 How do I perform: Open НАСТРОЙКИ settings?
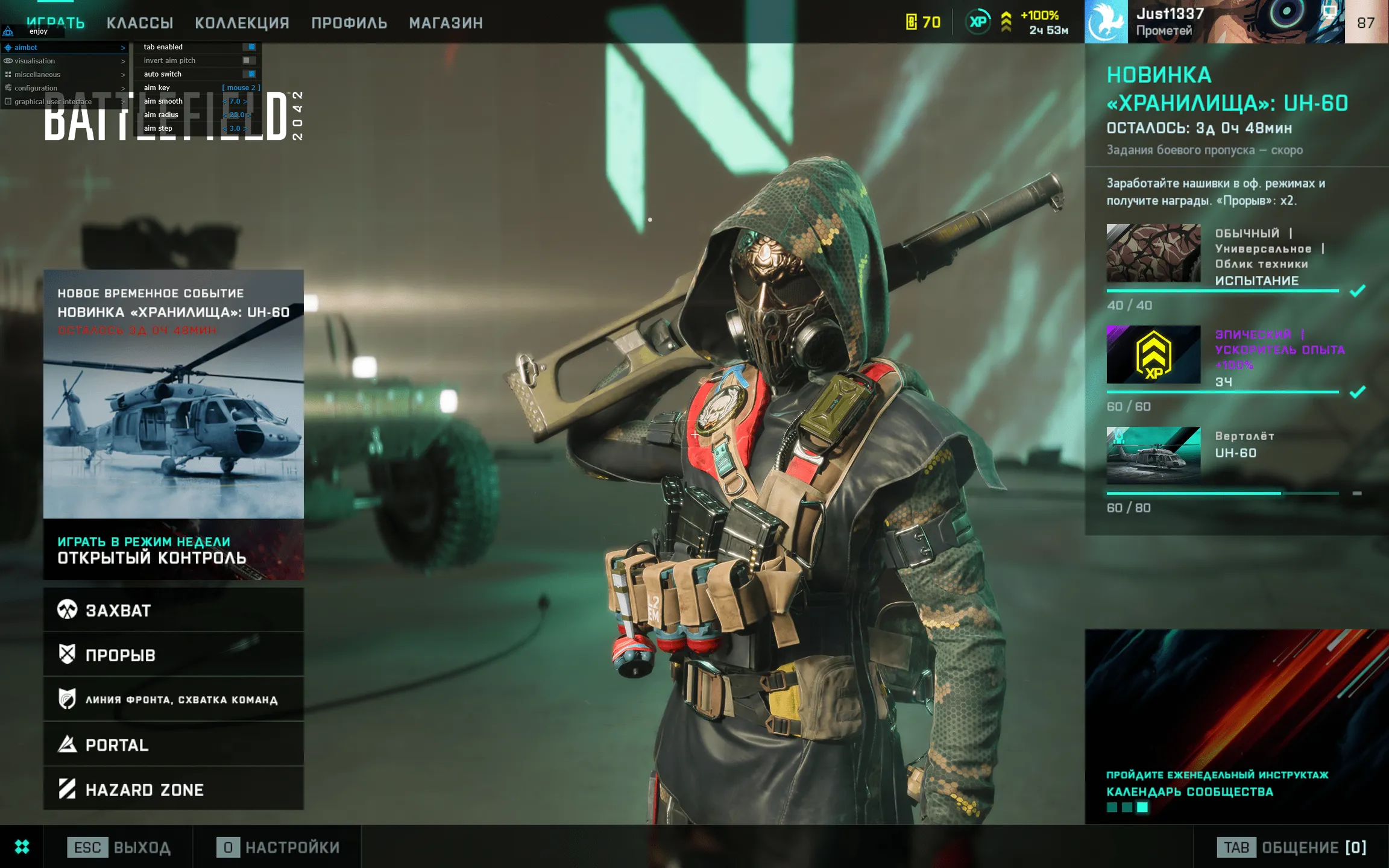pyautogui.click(x=278, y=847)
